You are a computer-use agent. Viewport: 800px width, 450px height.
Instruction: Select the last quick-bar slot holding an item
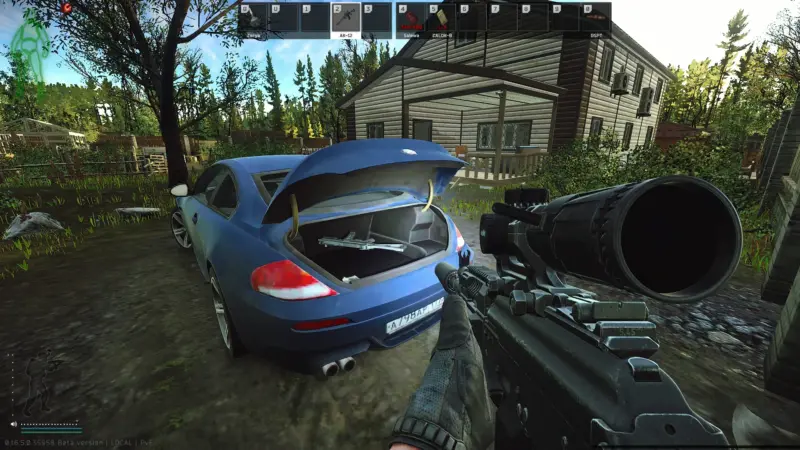coord(595,19)
